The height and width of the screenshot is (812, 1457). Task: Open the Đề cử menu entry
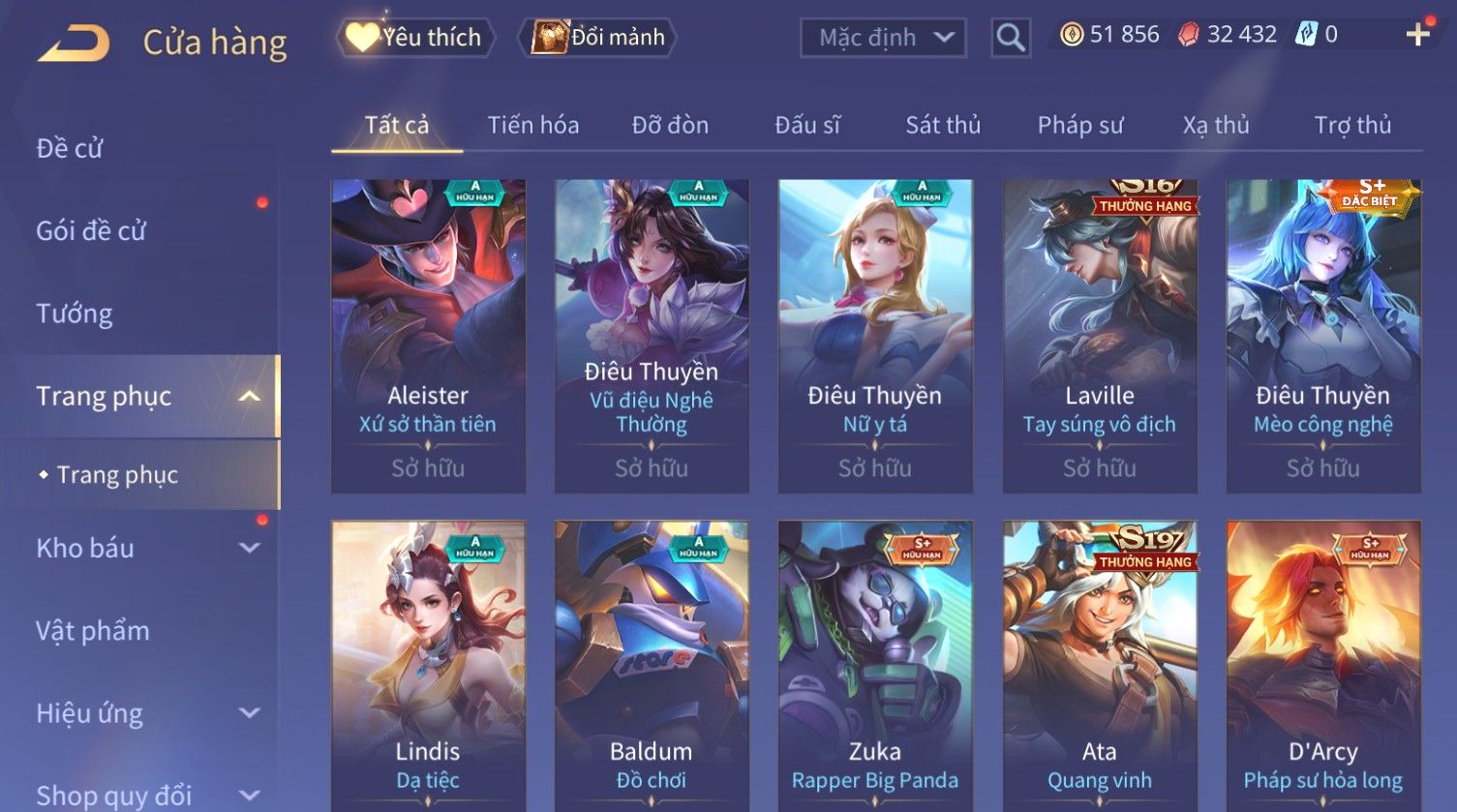[x=70, y=148]
